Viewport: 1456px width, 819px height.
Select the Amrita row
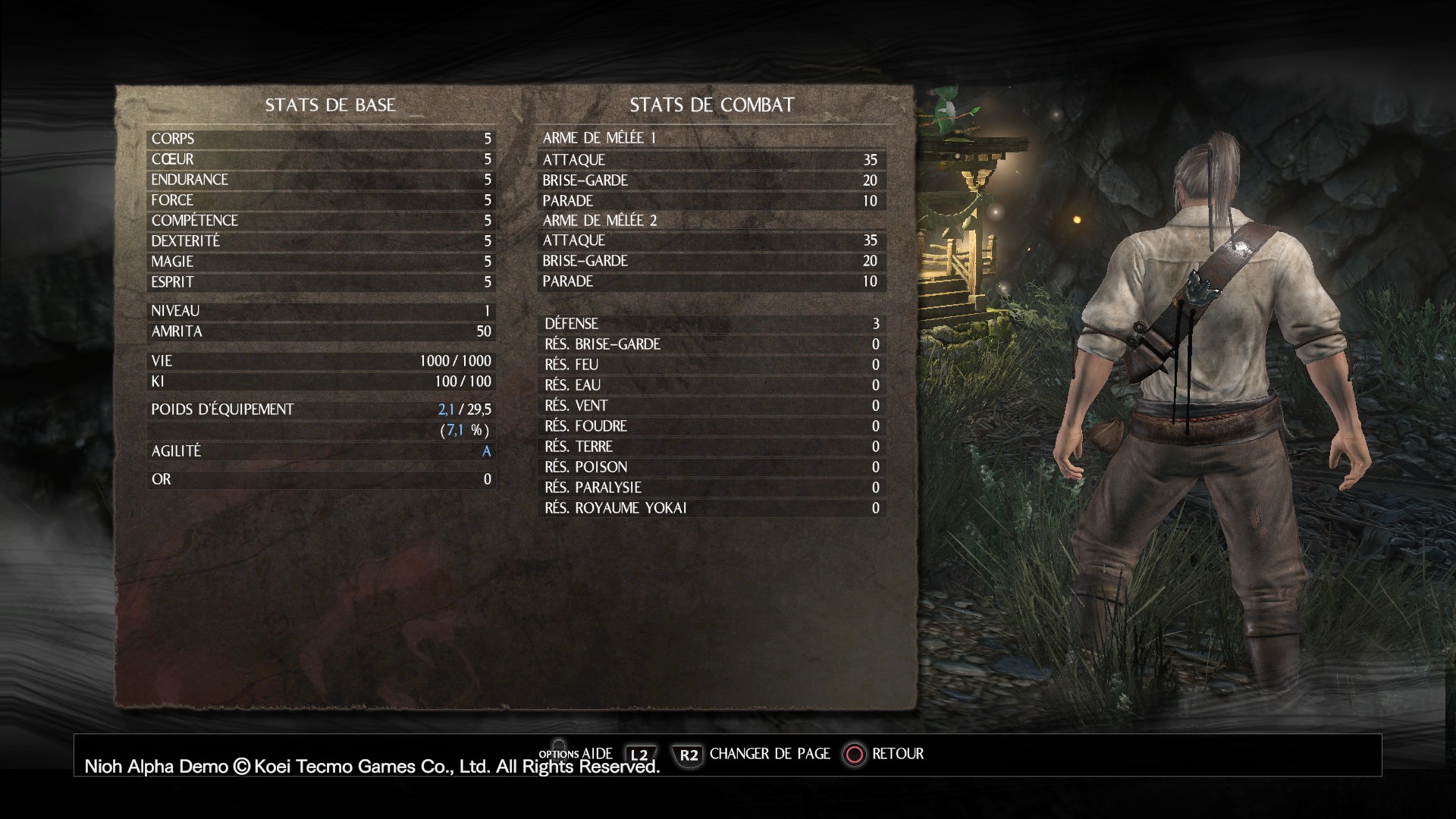[x=321, y=331]
